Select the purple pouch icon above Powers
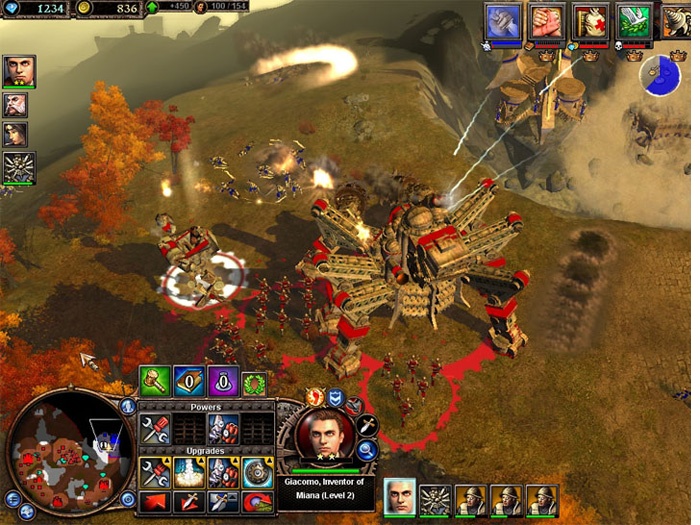Viewport: 700px width, 525px height. pyautogui.click(x=221, y=382)
